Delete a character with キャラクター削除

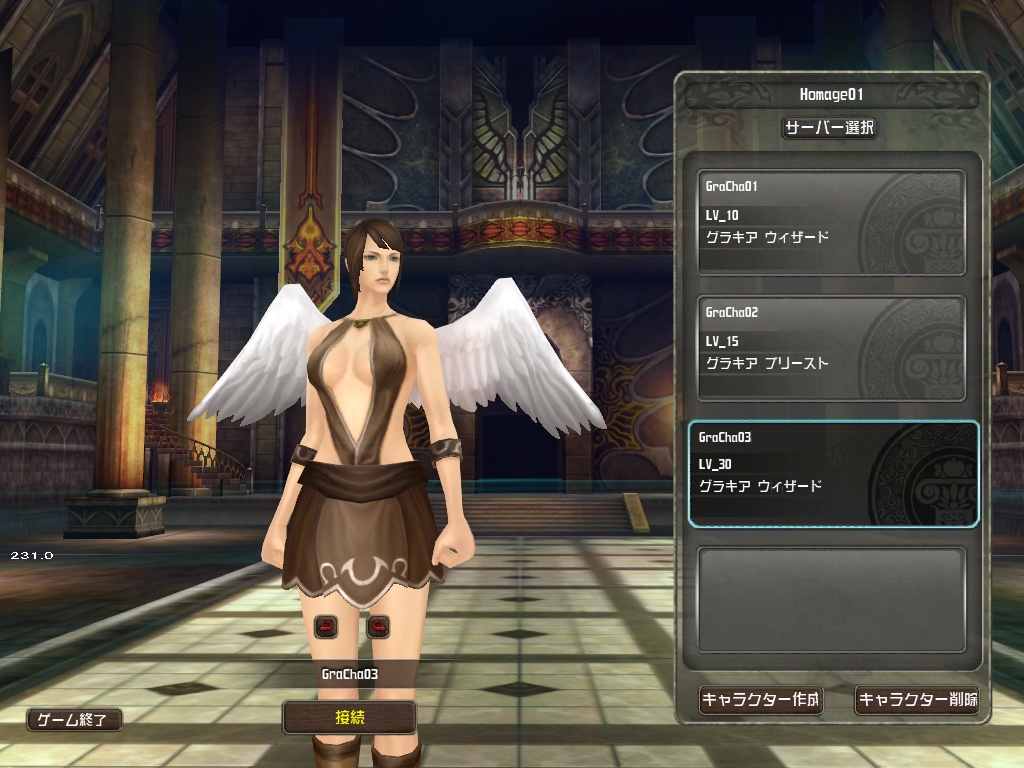click(917, 700)
